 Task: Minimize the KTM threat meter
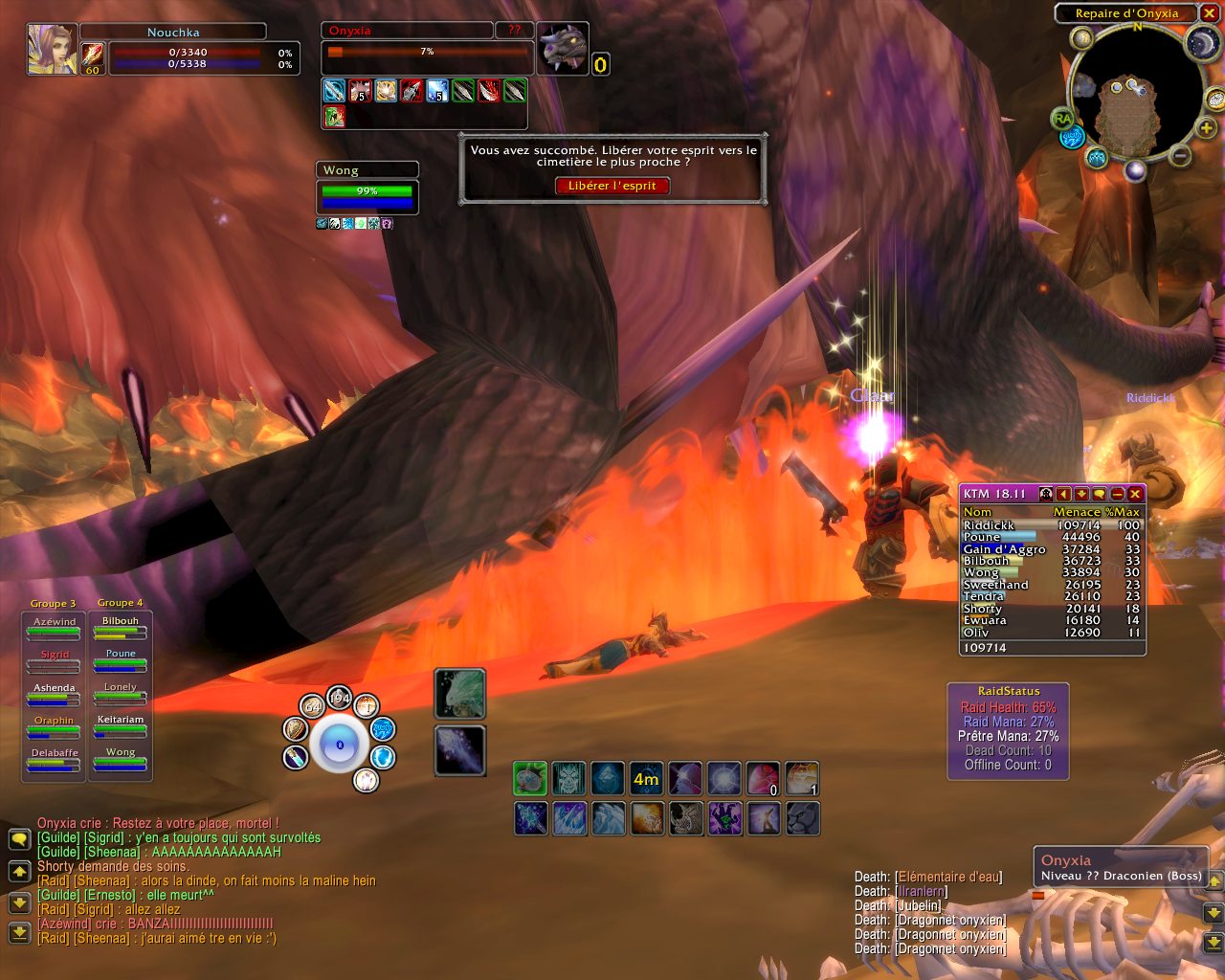pos(1117,494)
